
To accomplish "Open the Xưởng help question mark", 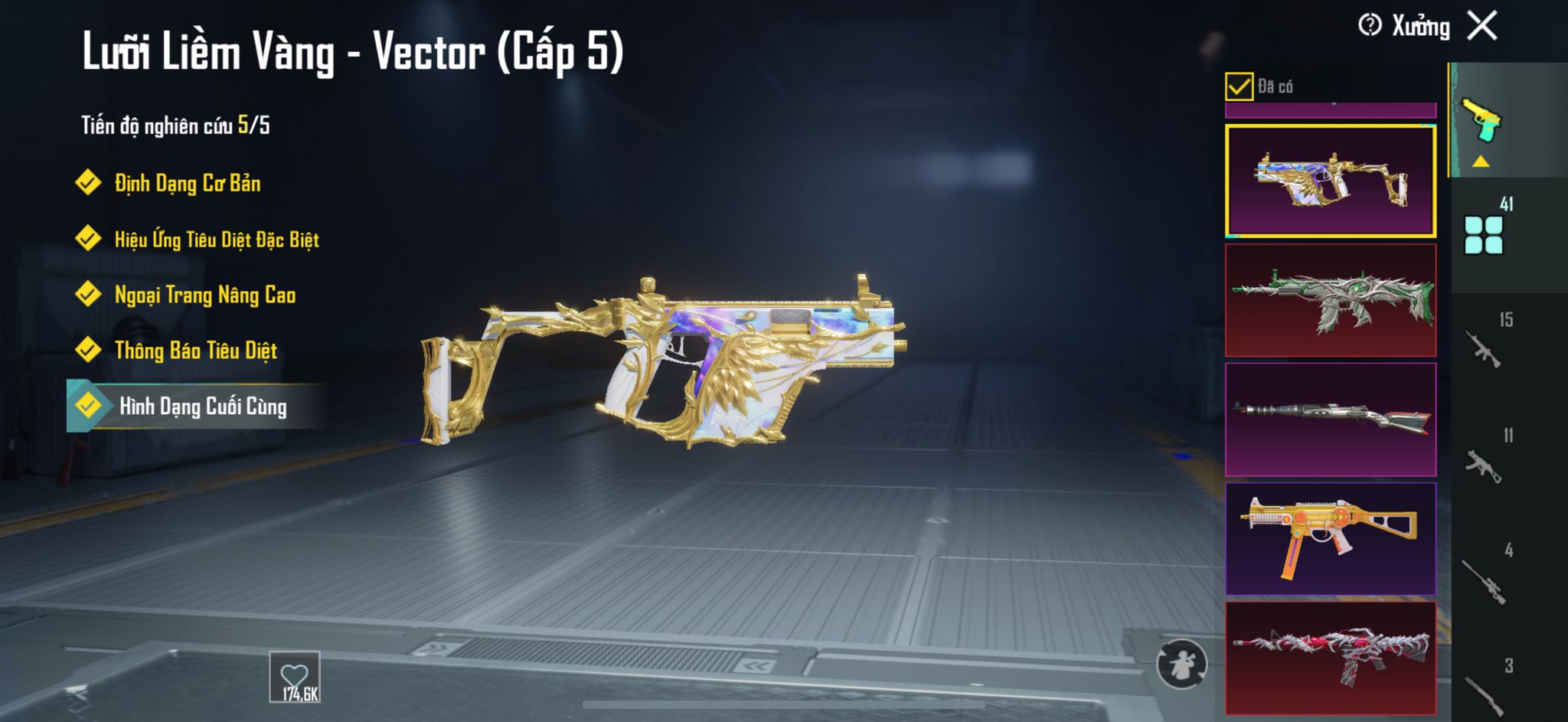I will click(x=1370, y=25).
